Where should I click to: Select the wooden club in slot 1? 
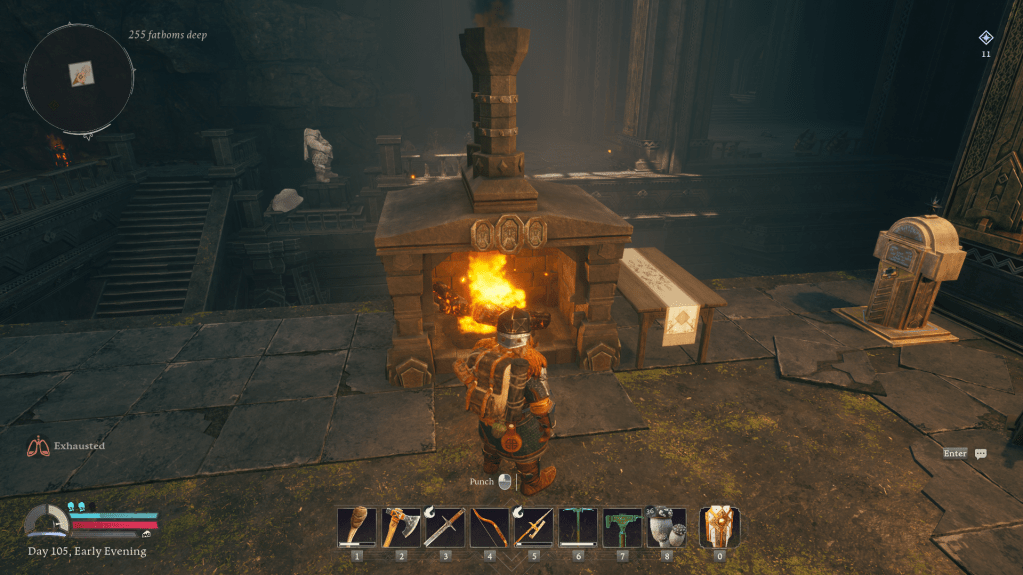357,527
